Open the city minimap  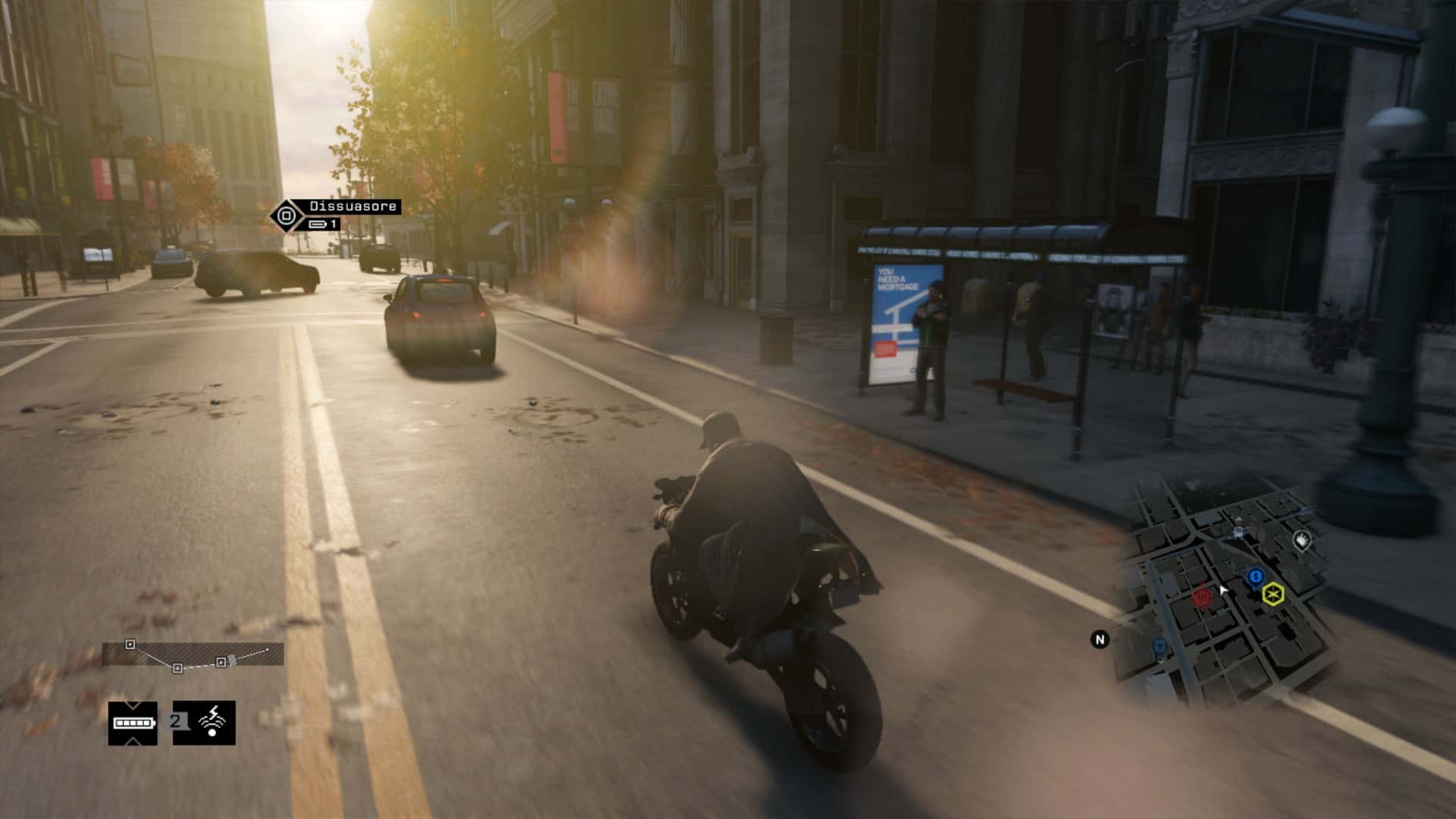coord(1221,591)
